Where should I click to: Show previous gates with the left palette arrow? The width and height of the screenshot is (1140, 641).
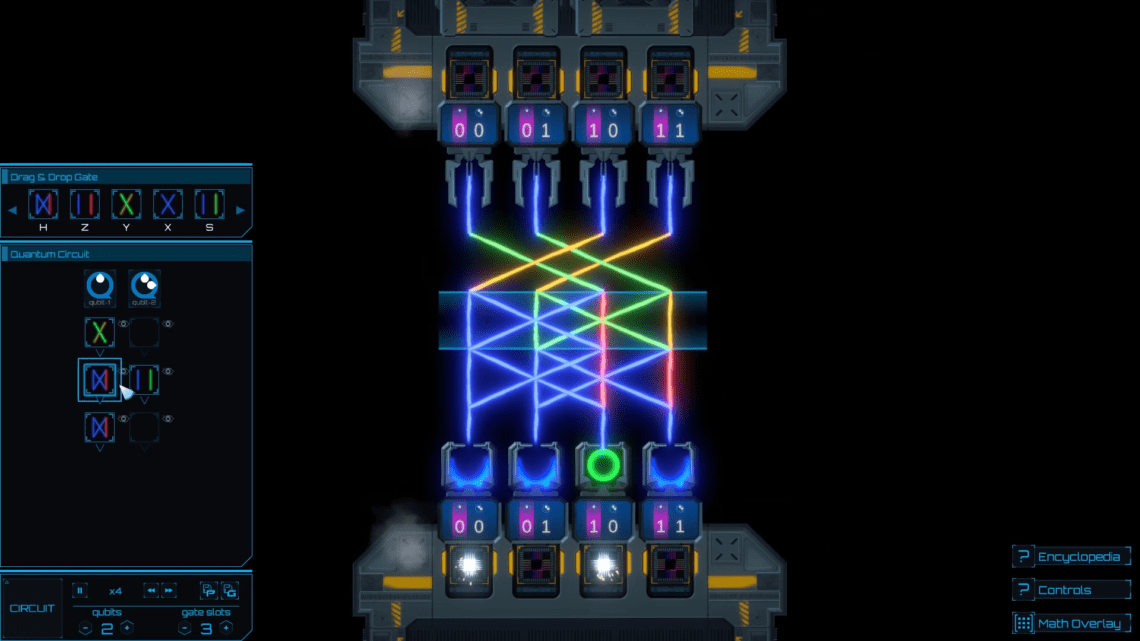[13, 210]
